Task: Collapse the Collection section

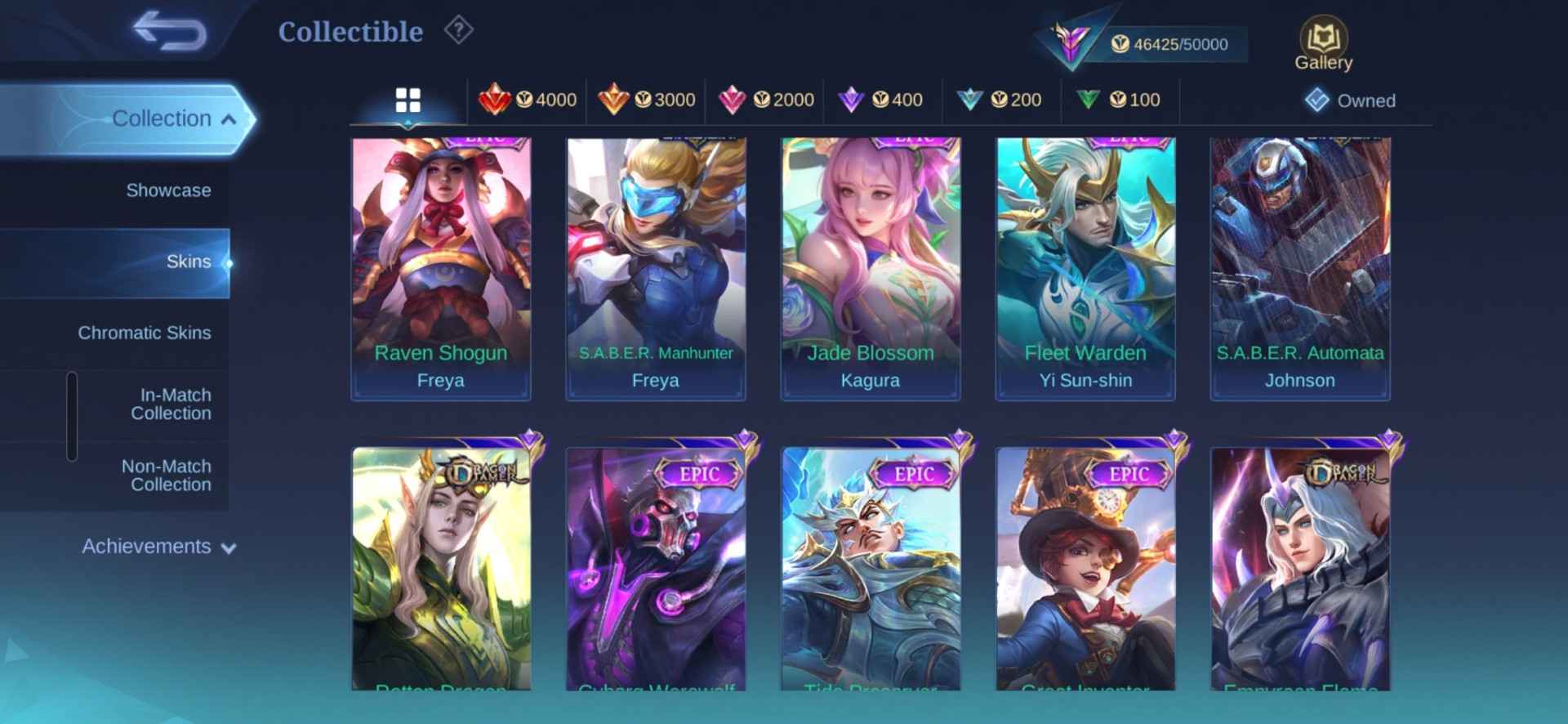Action: click(163, 118)
